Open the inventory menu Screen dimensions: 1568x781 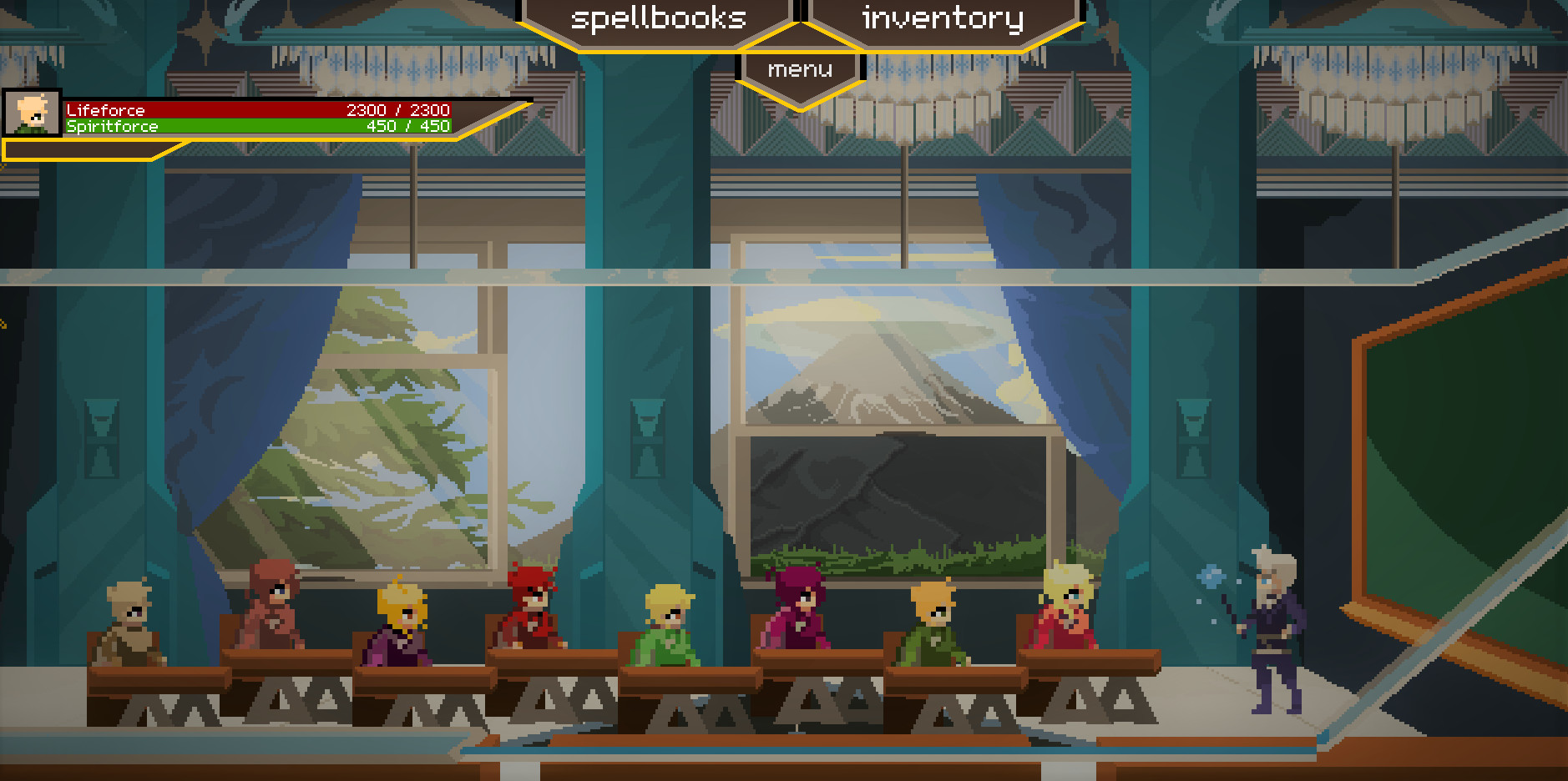click(x=943, y=18)
